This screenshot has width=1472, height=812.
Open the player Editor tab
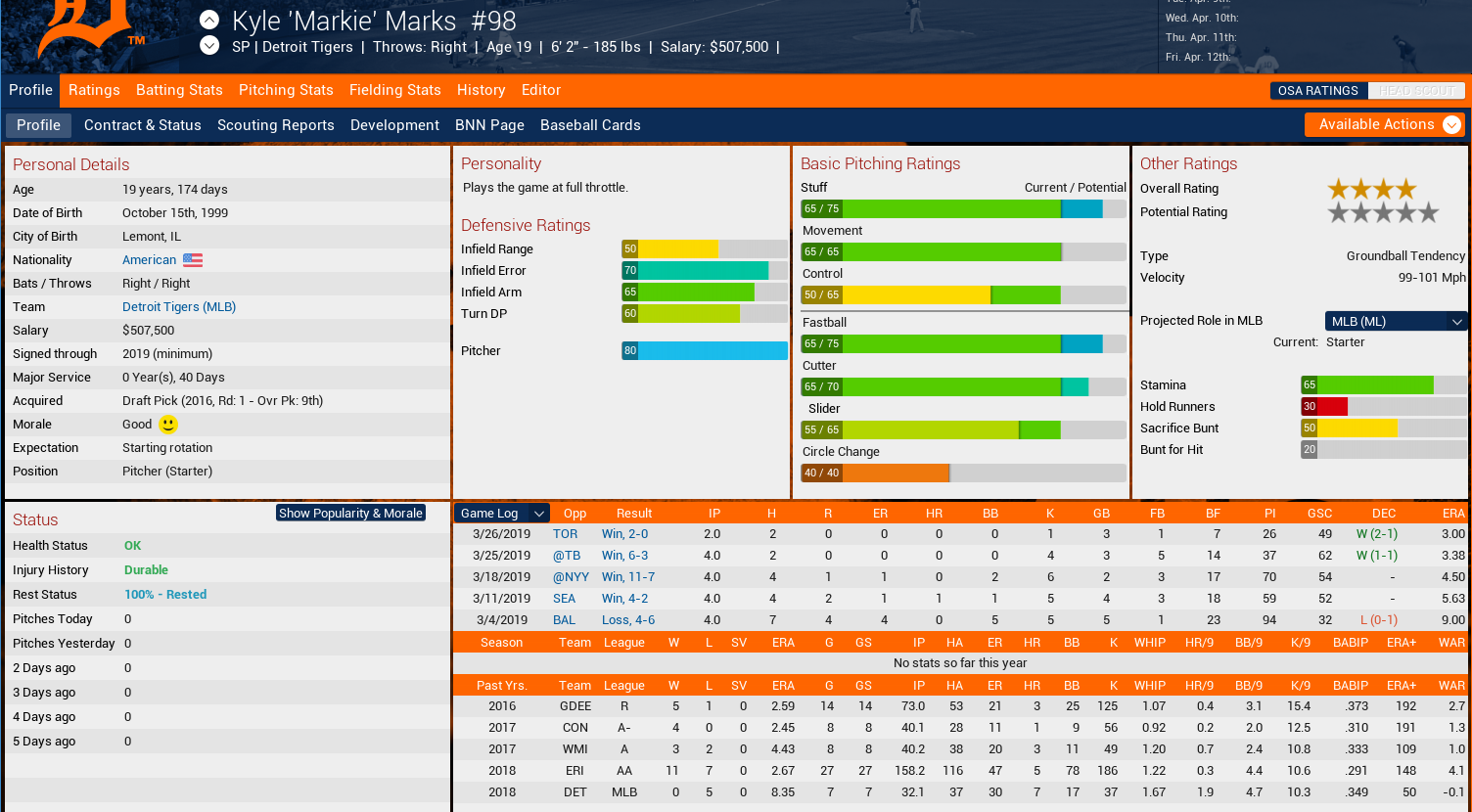(x=540, y=90)
